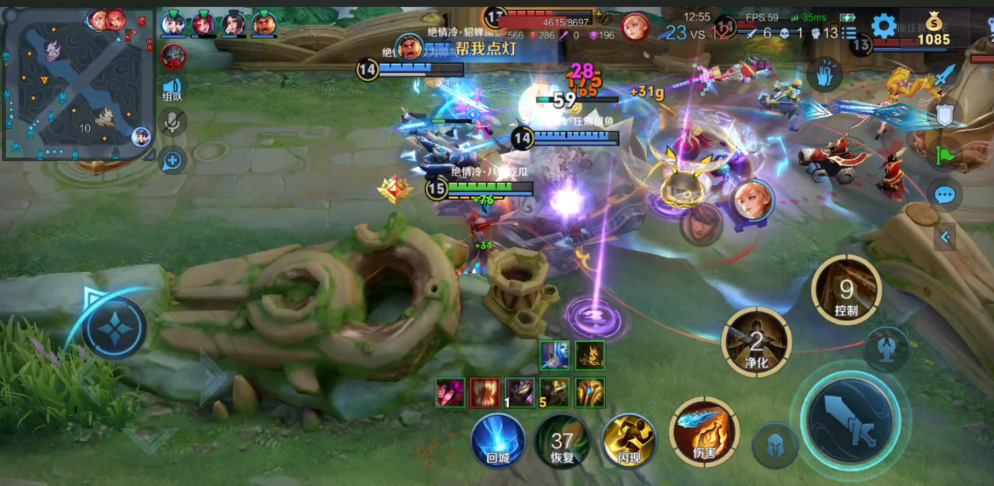This screenshot has width=994, height=486.
Task: Open the blue chat bubble messages
Action: coord(945,195)
